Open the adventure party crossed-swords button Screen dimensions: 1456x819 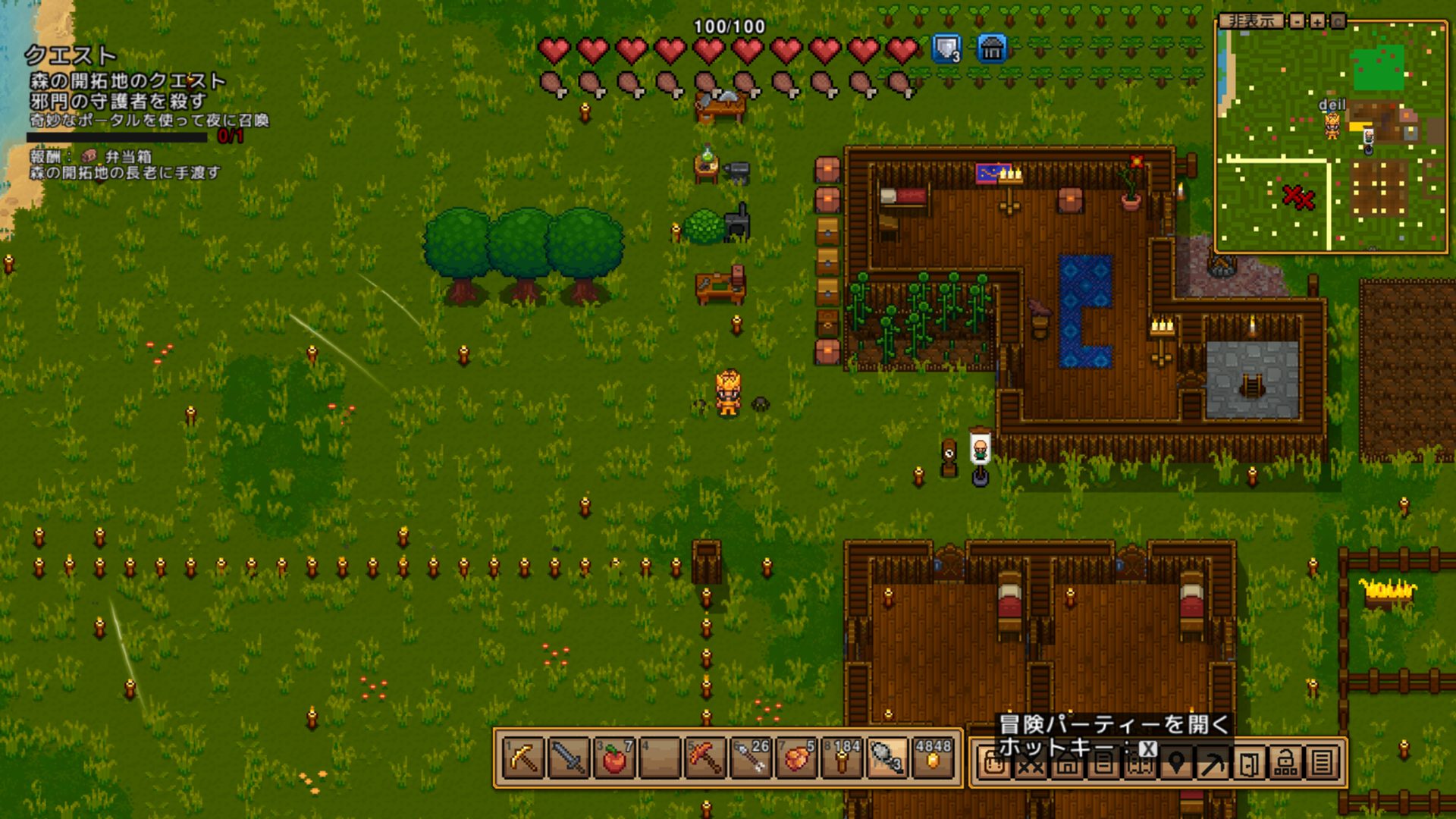click(x=1030, y=764)
